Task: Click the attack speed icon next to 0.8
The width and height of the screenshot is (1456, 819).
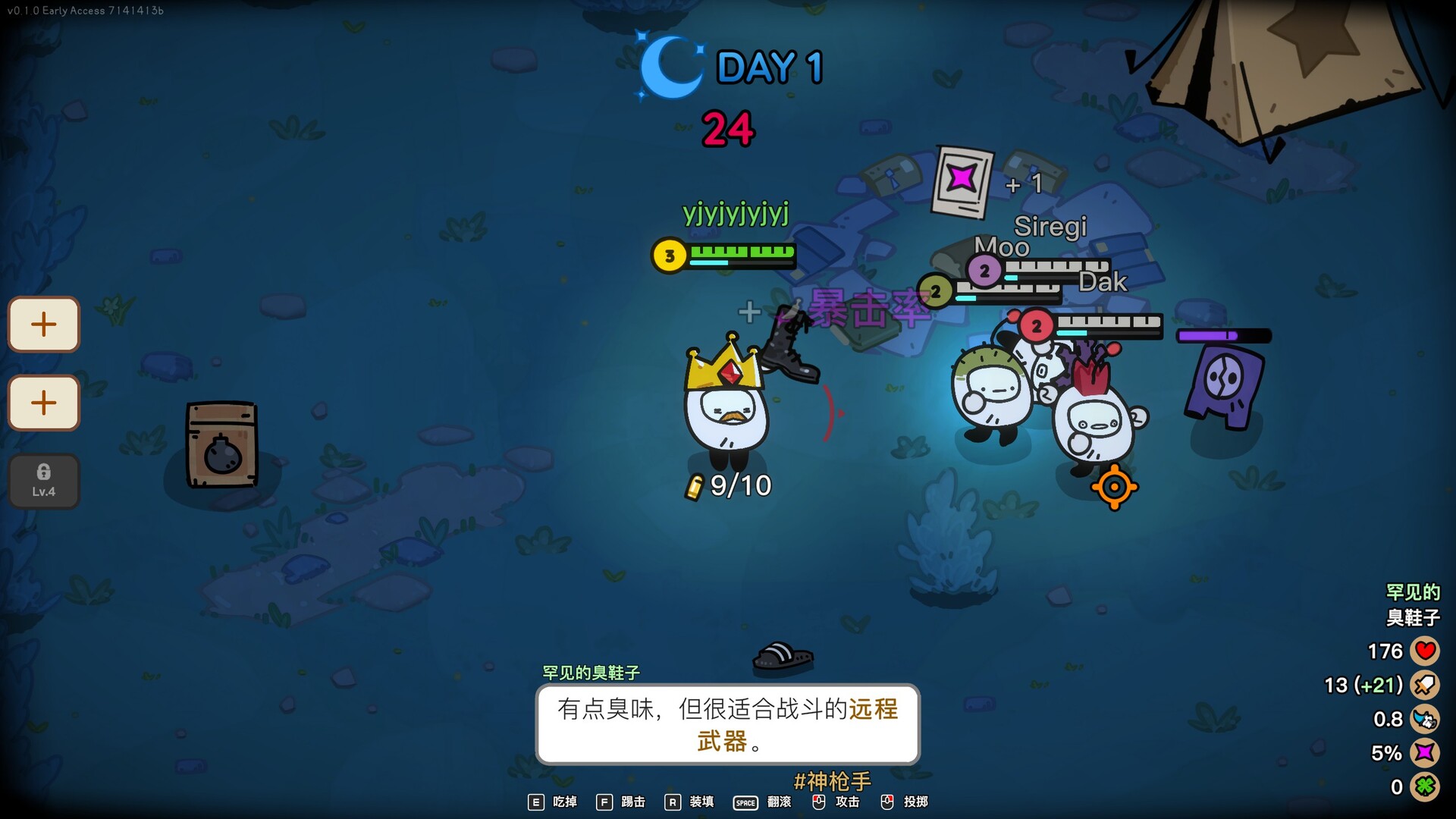Action: pyautogui.click(x=1424, y=719)
